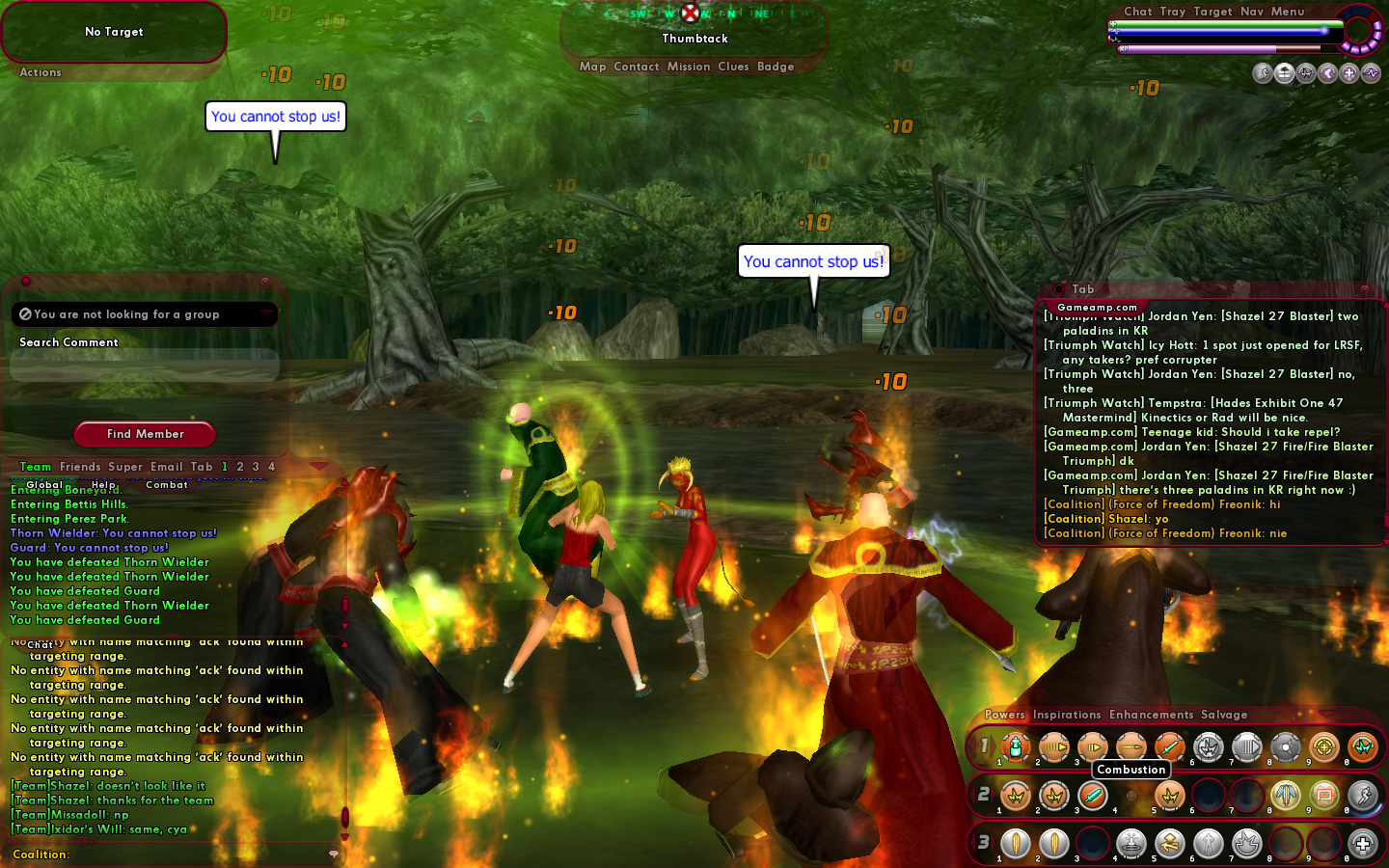Switch to the Enhancements tab
The width and height of the screenshot is (1389, 868).
click(1151, 715)
